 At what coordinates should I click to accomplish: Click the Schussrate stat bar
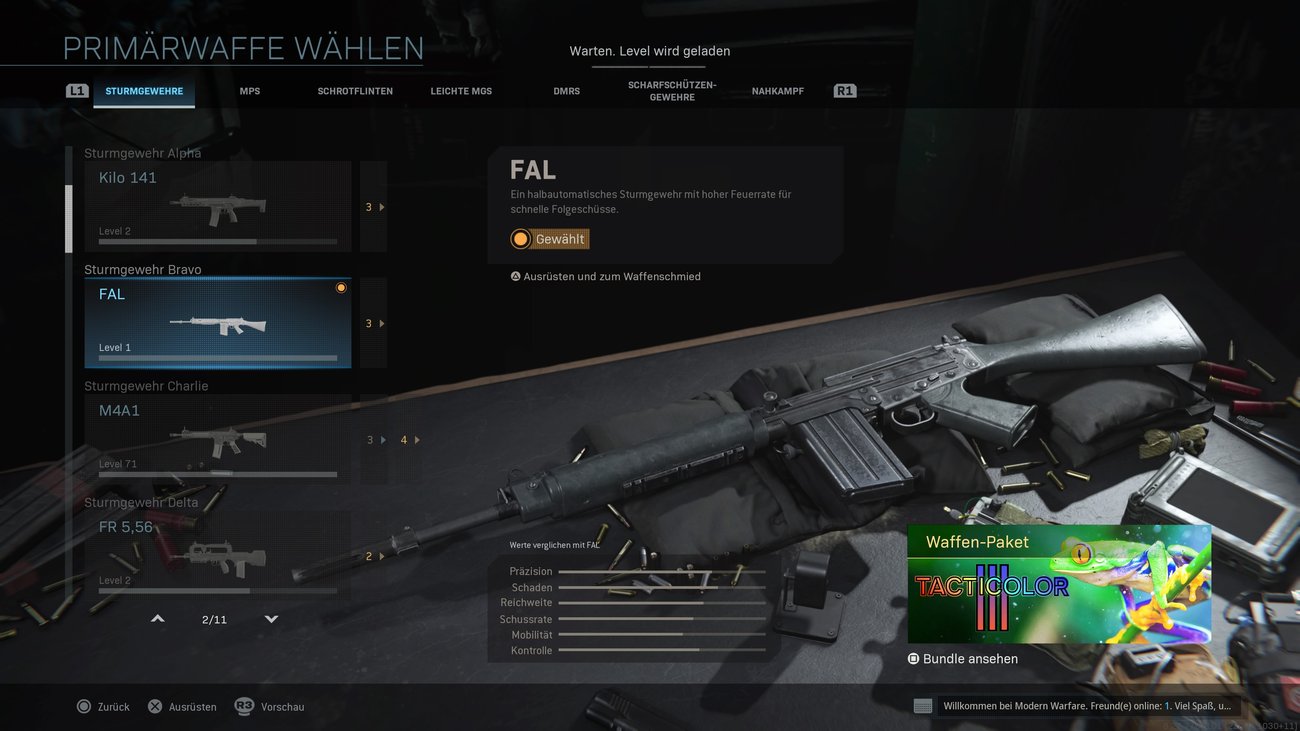[x=661, y=618]
